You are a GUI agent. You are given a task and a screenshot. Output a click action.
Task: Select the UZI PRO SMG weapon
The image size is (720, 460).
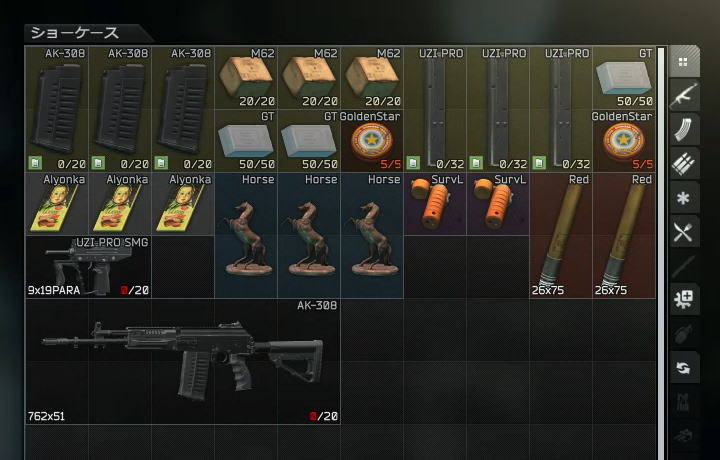pos(88,267)
